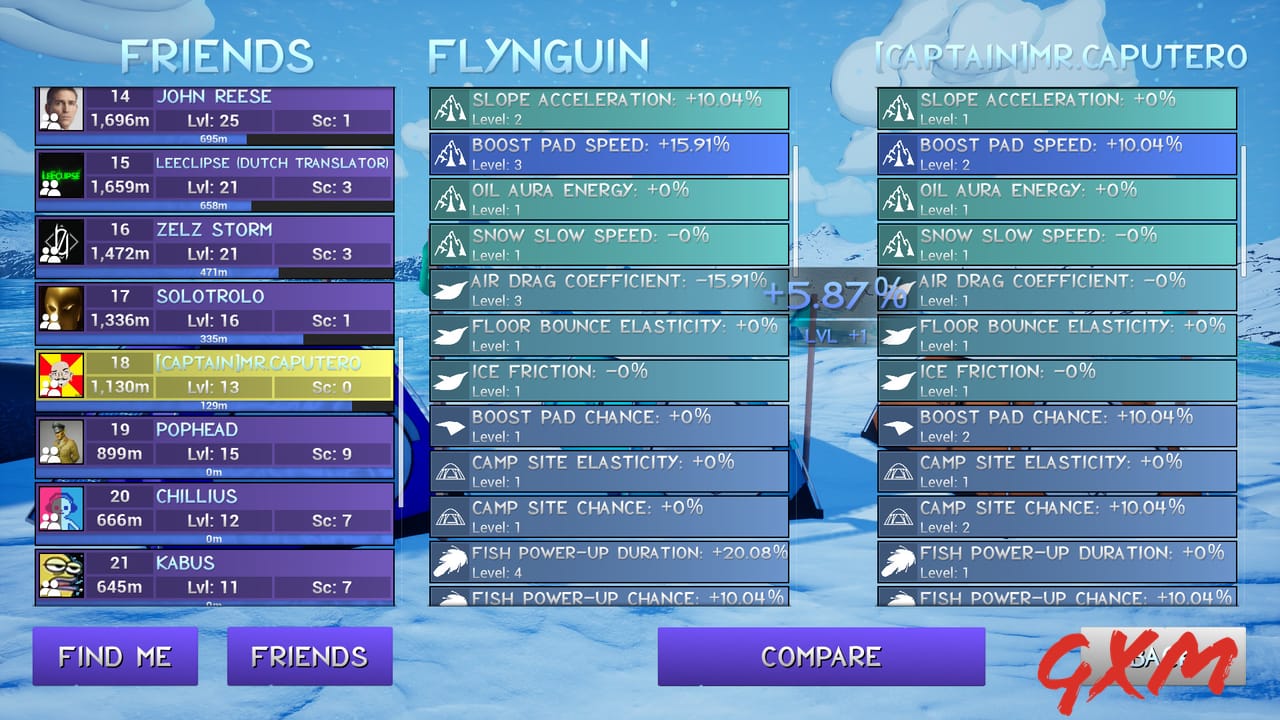Click John Reese's avatar picture

pyautogui.click(x=62, y=110)
